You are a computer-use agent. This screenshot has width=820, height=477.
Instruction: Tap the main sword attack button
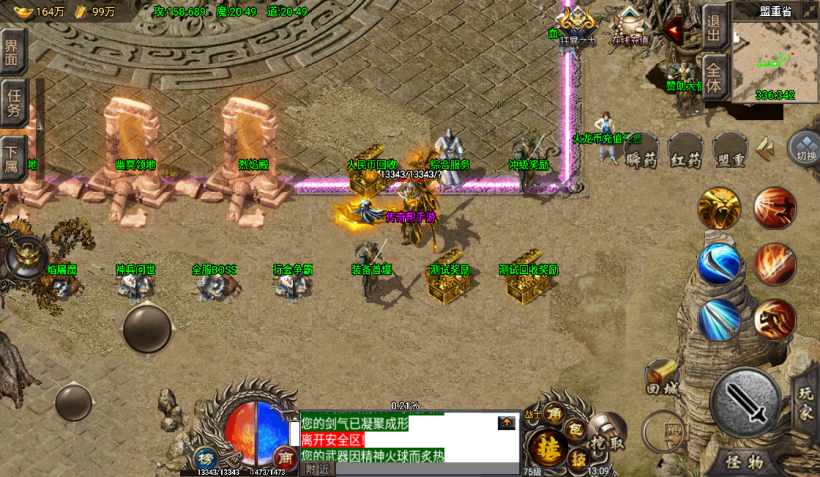745,403
